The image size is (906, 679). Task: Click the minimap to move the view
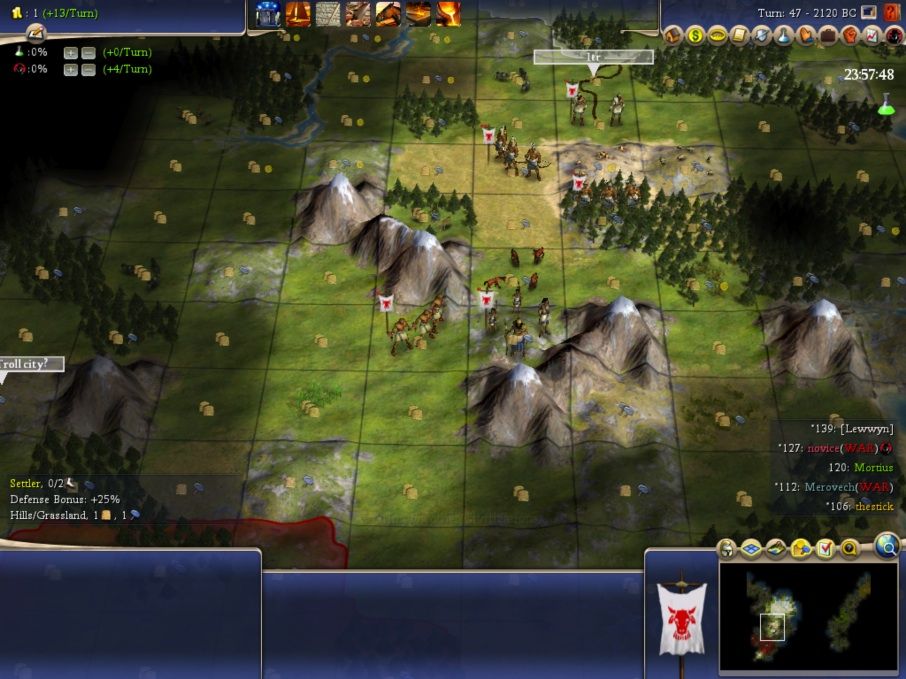coord(810,620)
